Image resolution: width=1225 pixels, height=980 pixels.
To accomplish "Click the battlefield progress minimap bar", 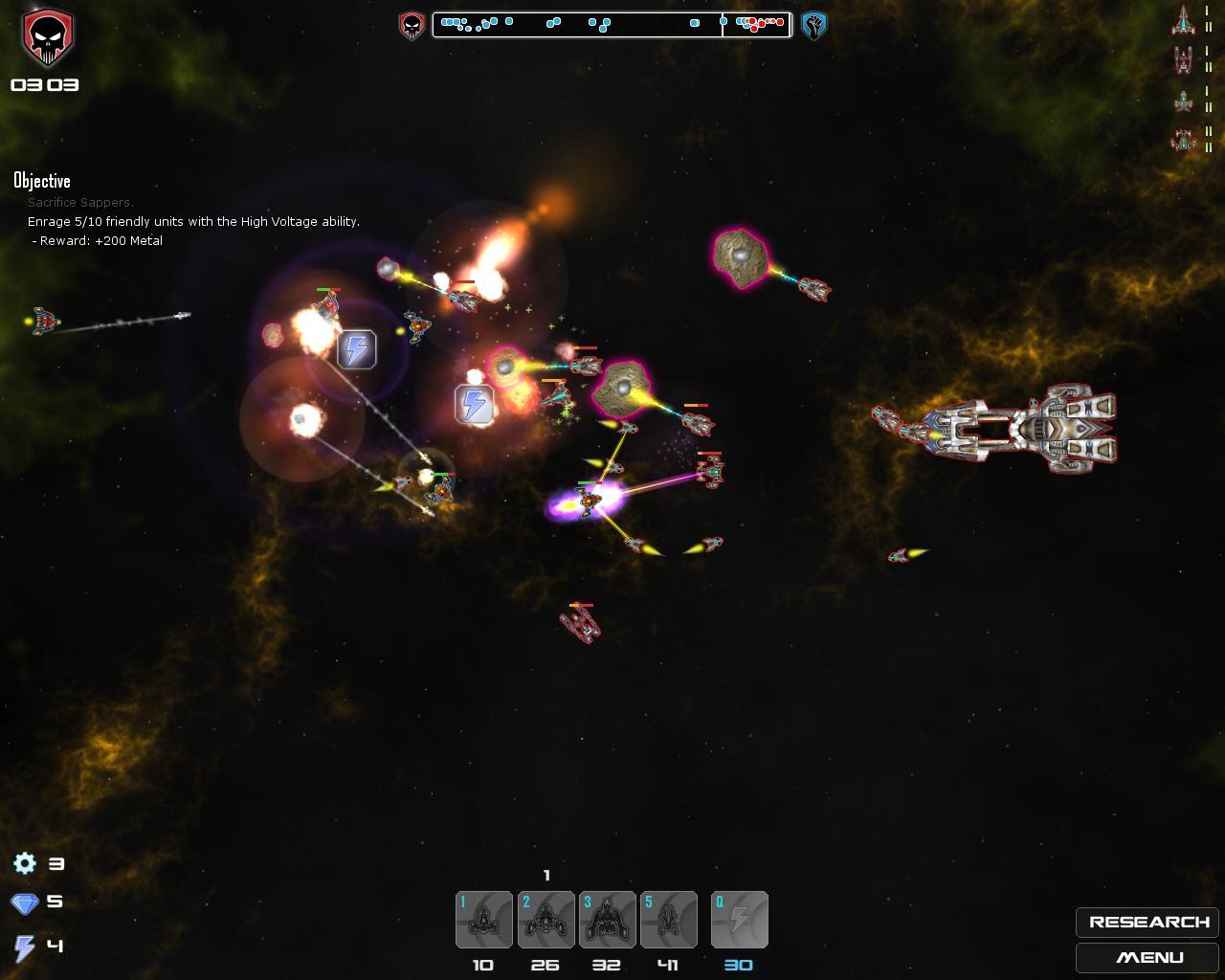I will [612, 24].
